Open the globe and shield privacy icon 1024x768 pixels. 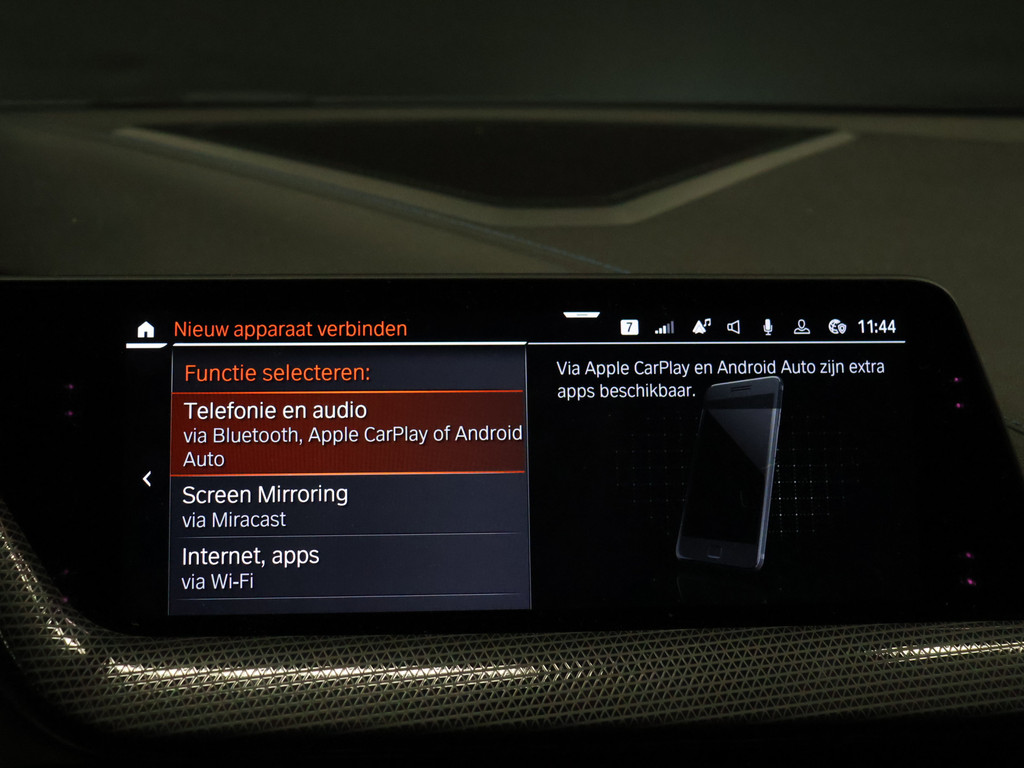coord(837,327)
